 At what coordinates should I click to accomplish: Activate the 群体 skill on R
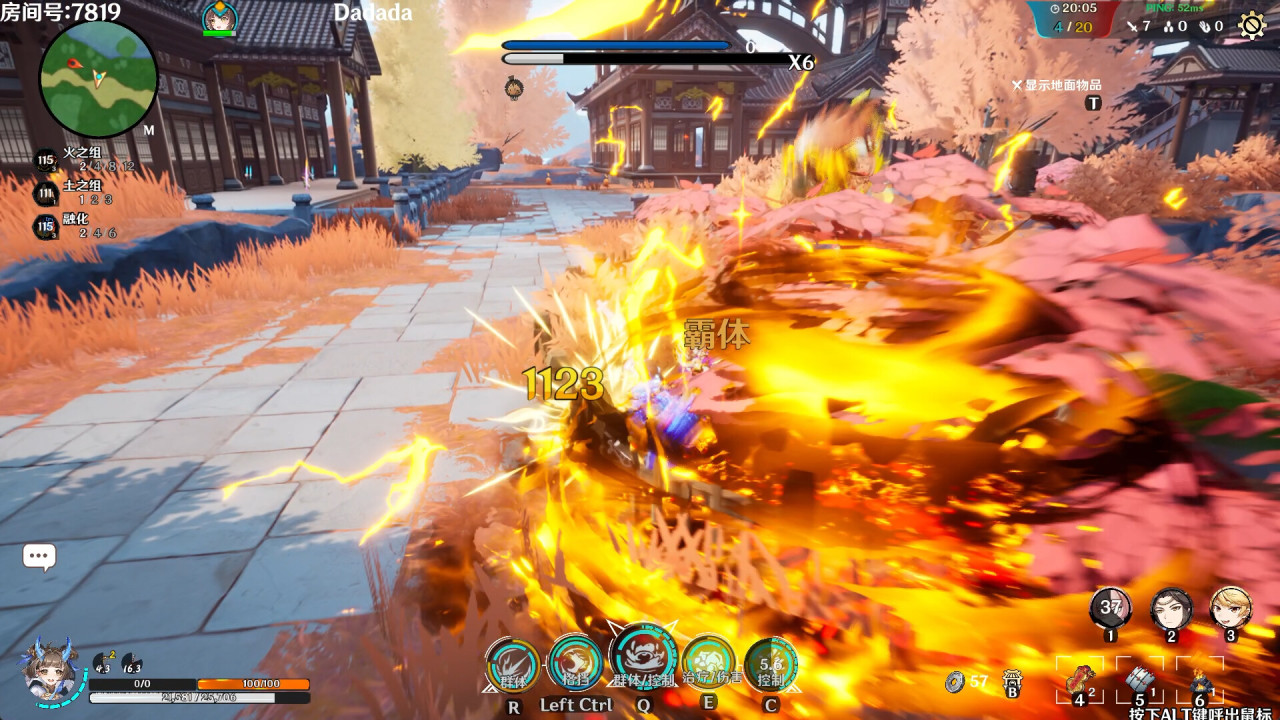[x=514, y=665]
